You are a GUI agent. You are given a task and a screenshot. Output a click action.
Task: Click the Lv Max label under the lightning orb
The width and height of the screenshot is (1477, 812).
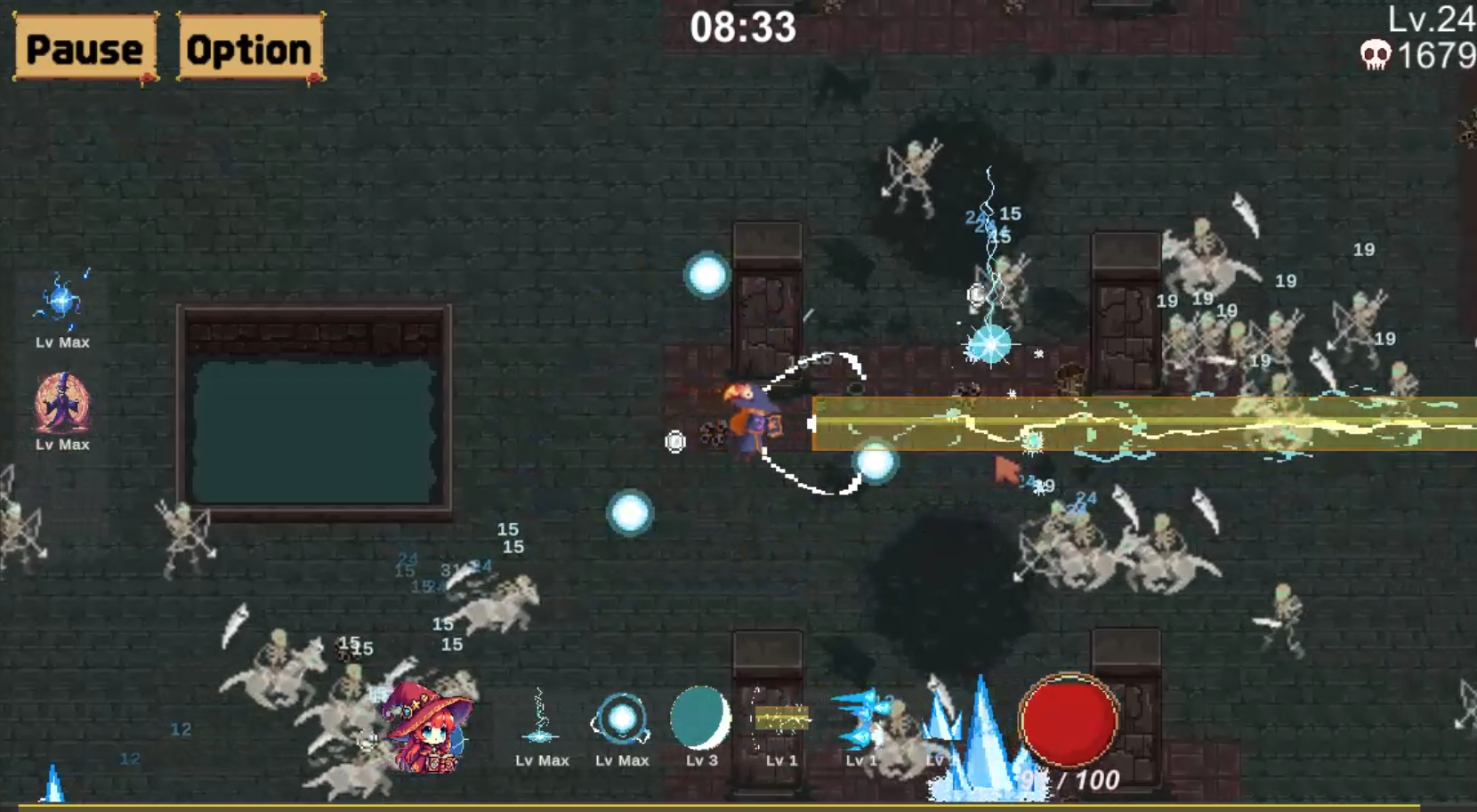coord(62,341)
